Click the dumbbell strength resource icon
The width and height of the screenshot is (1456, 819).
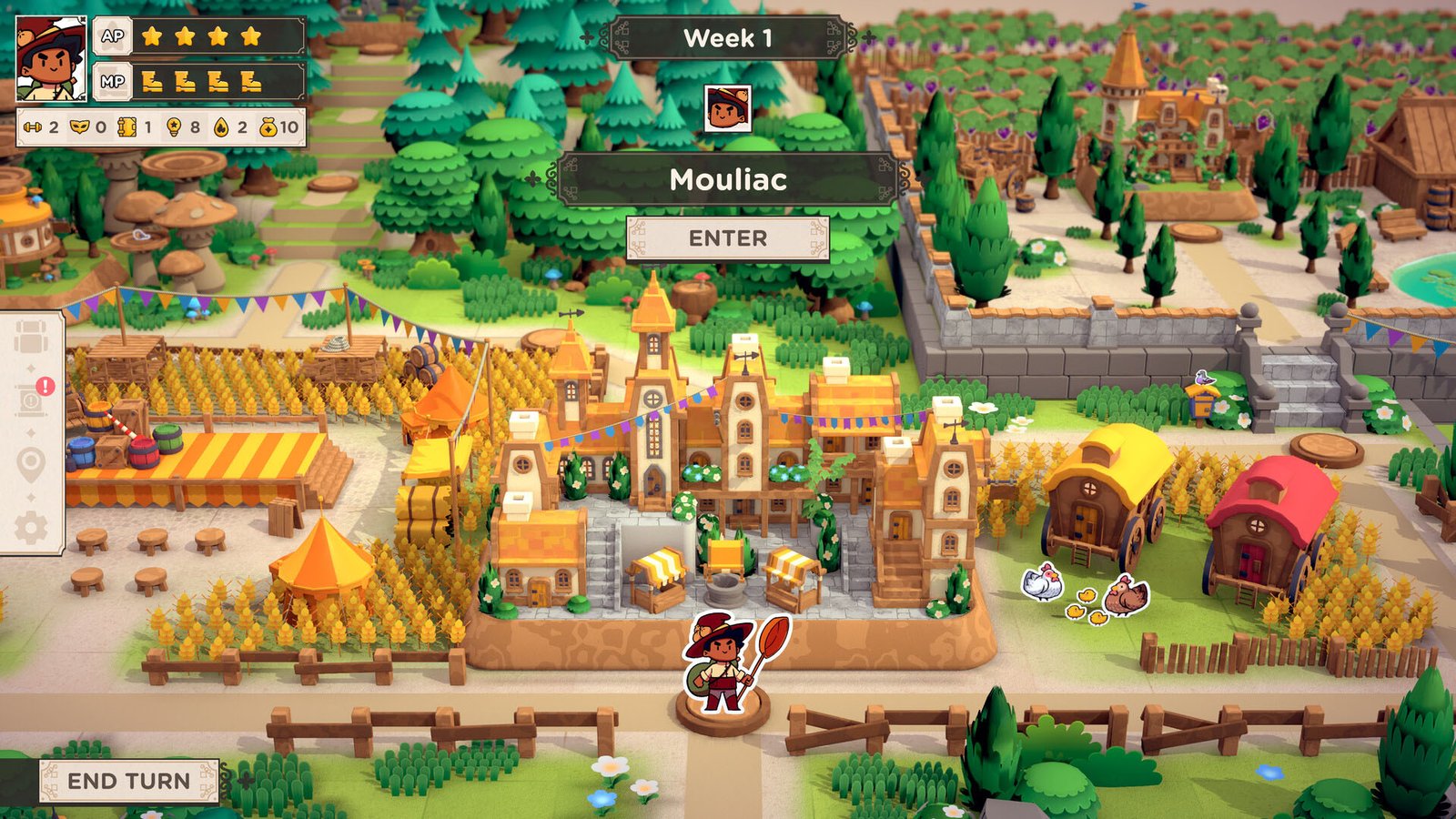[x=33, y=127]
